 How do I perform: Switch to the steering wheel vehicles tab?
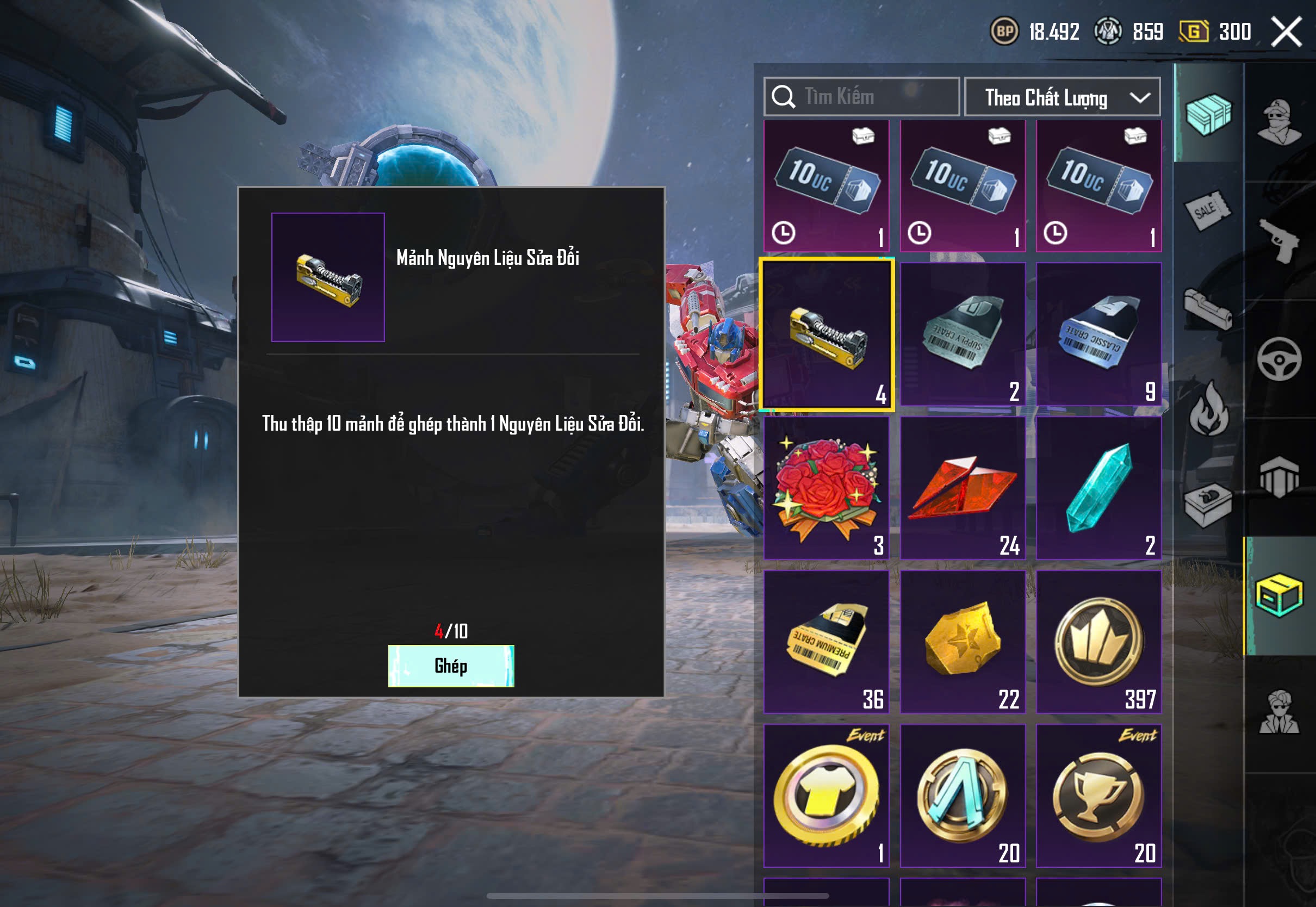1279,359
